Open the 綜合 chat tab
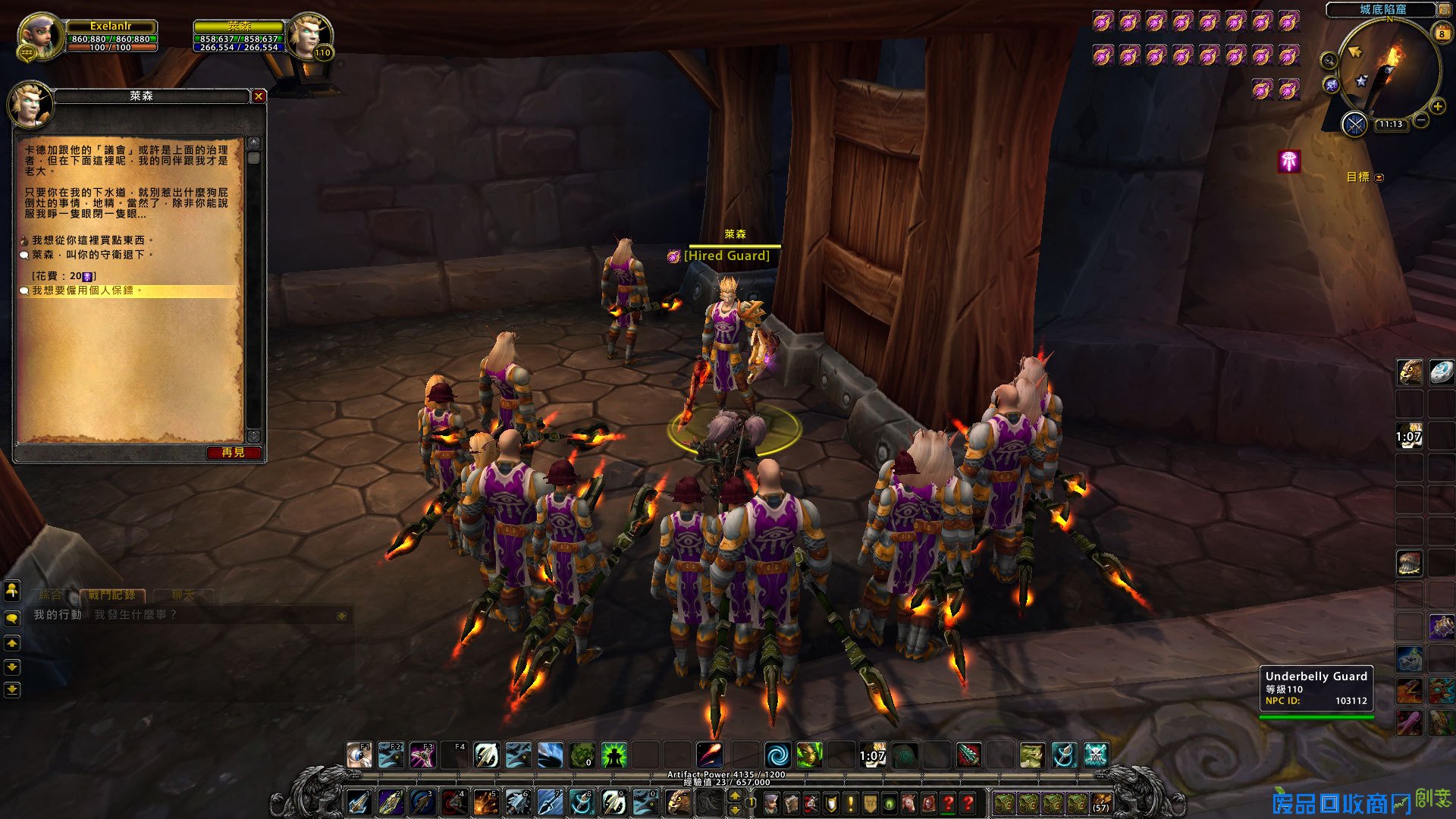The width and height of the screenshot is (1456, 819). click(50, 595)
